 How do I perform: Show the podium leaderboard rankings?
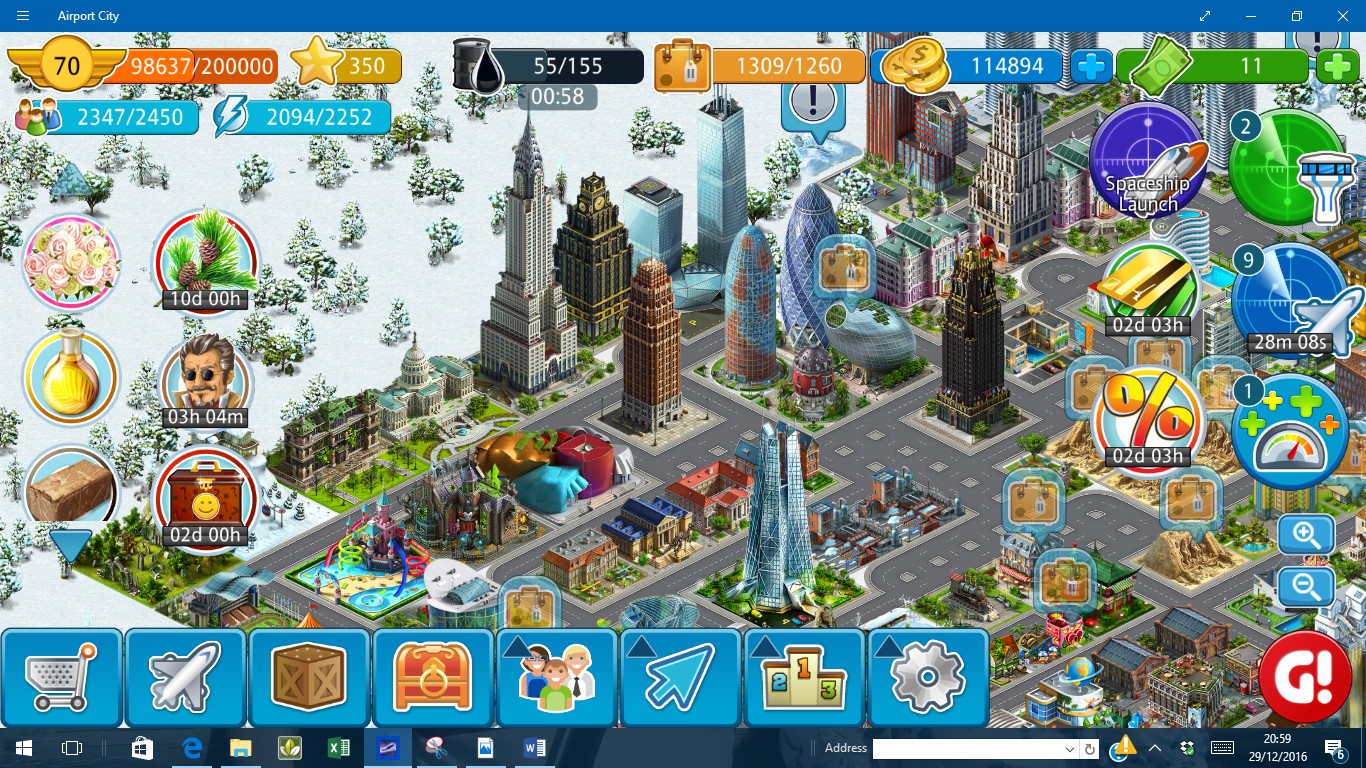click(805, 677)
